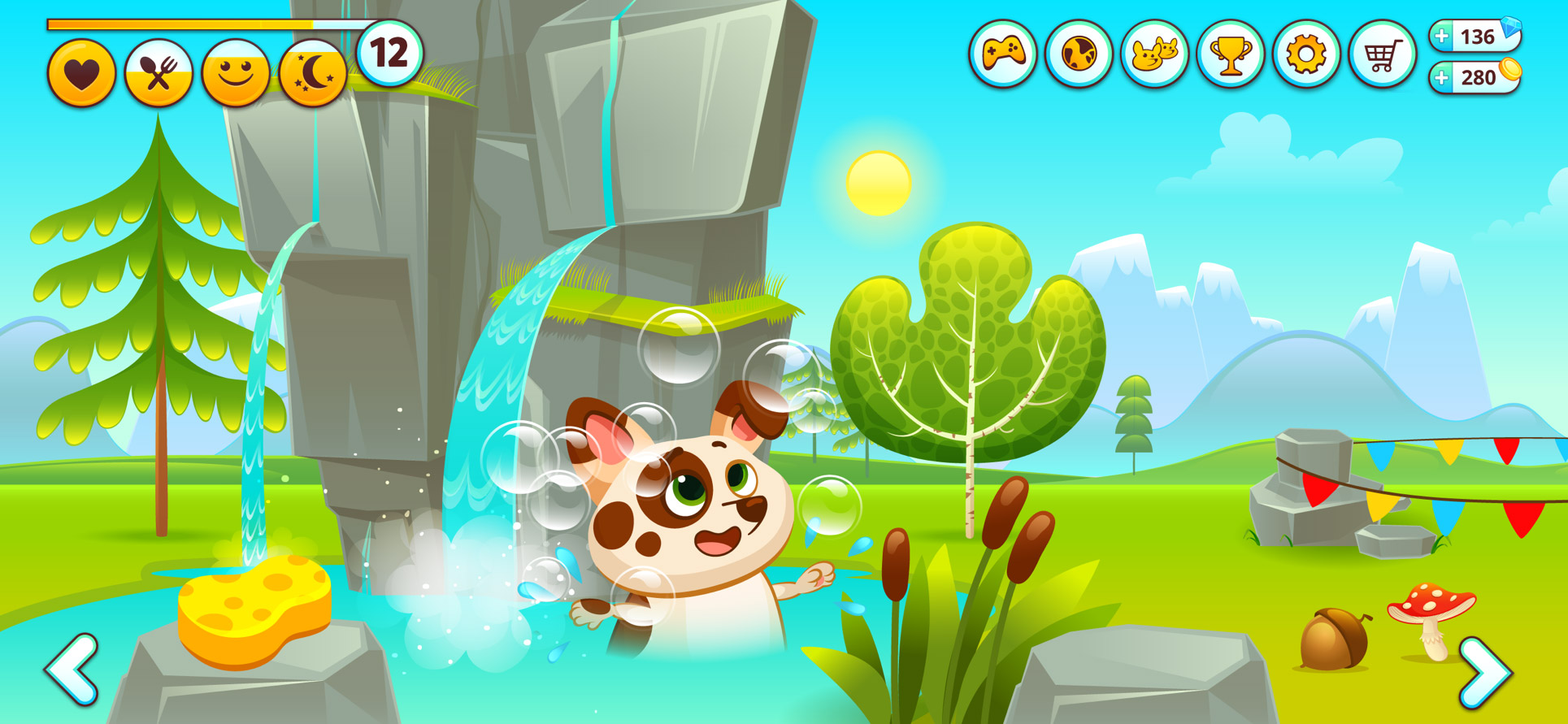Open the globe world travel button
The height and width of the screenshot is (724, 1568).
[1079, 54]
